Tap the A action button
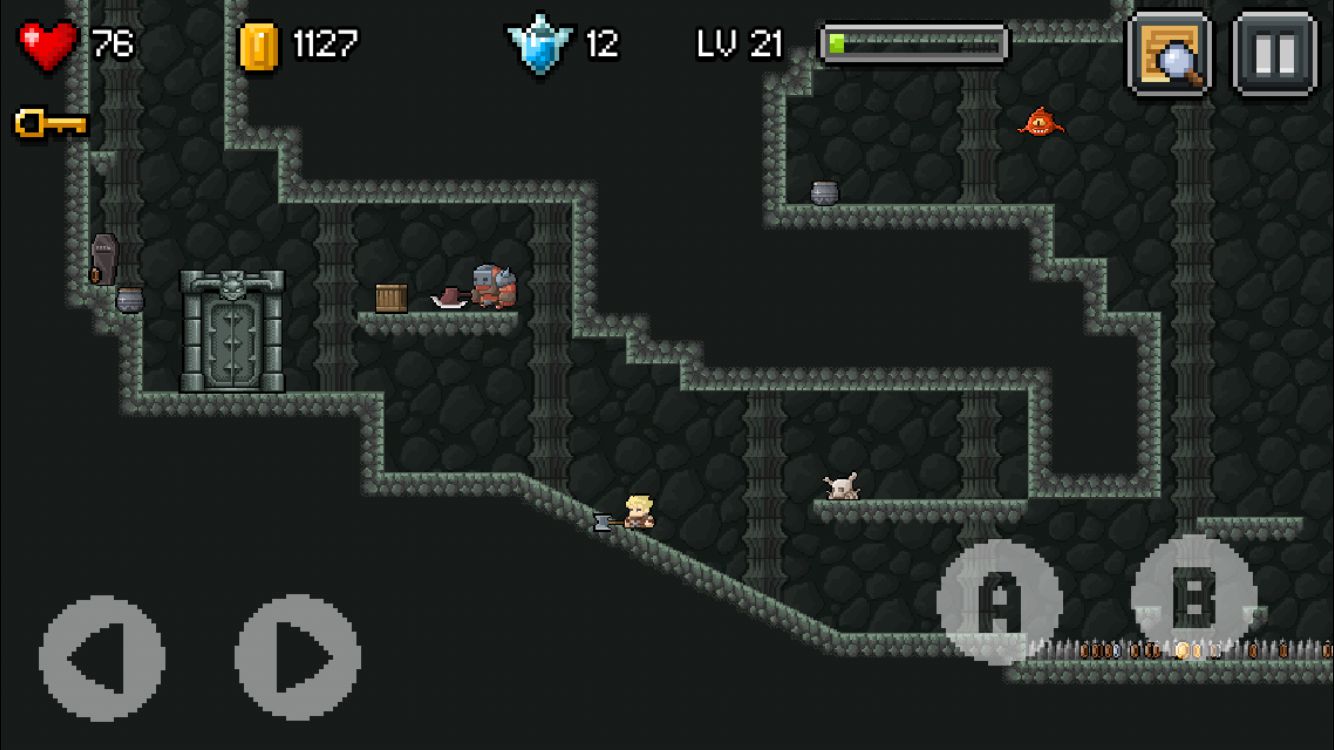This screenshot has width=1334, height=750. tap(998, 601)
